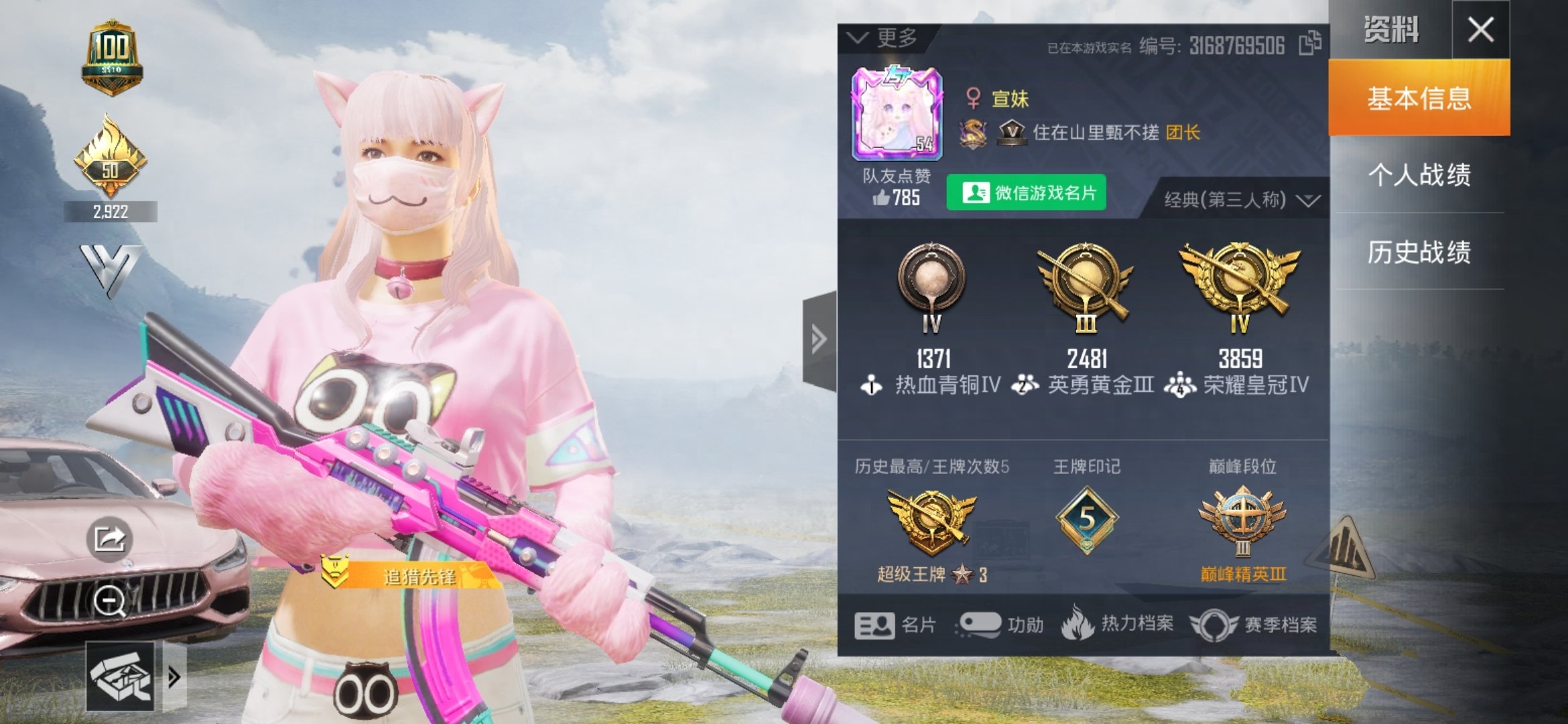Open the 个人战绩 tab

point(1419,175)
